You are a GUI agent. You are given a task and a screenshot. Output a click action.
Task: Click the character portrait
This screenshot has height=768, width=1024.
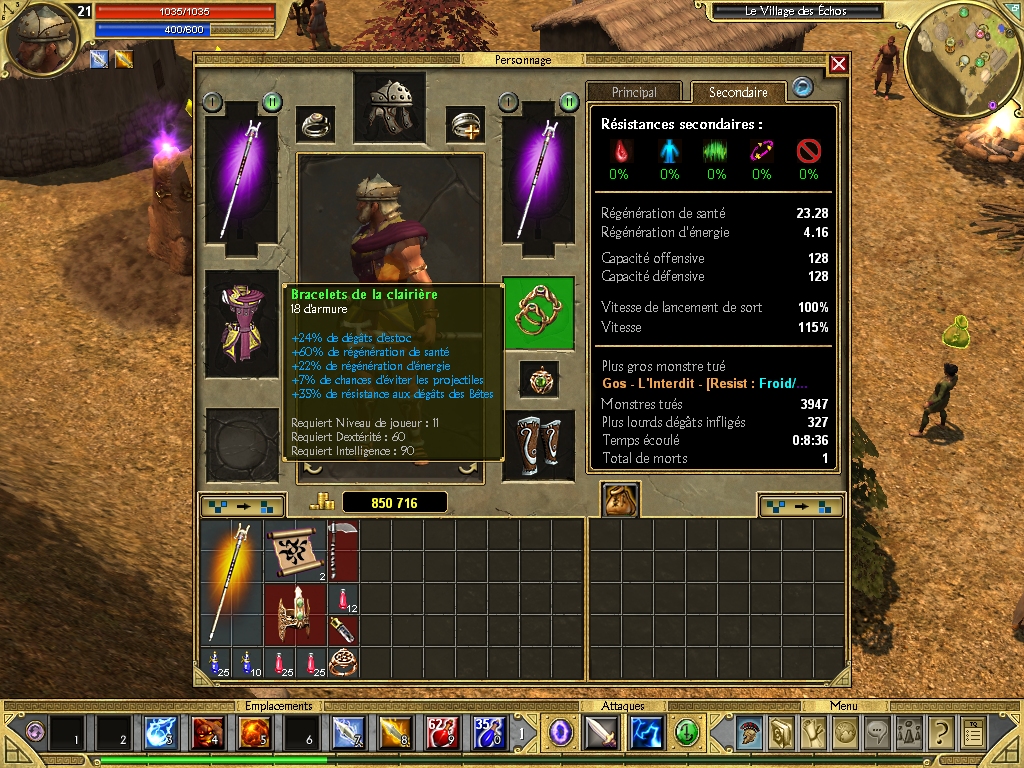[x=42, y=38]
